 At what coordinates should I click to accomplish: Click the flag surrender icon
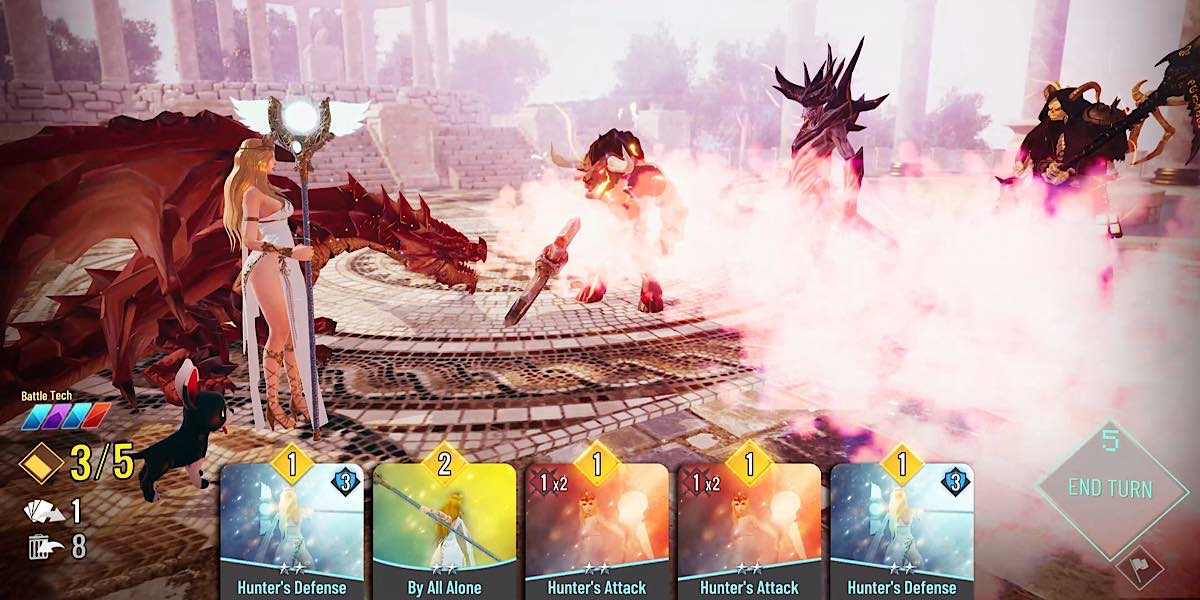(1139, 569)
